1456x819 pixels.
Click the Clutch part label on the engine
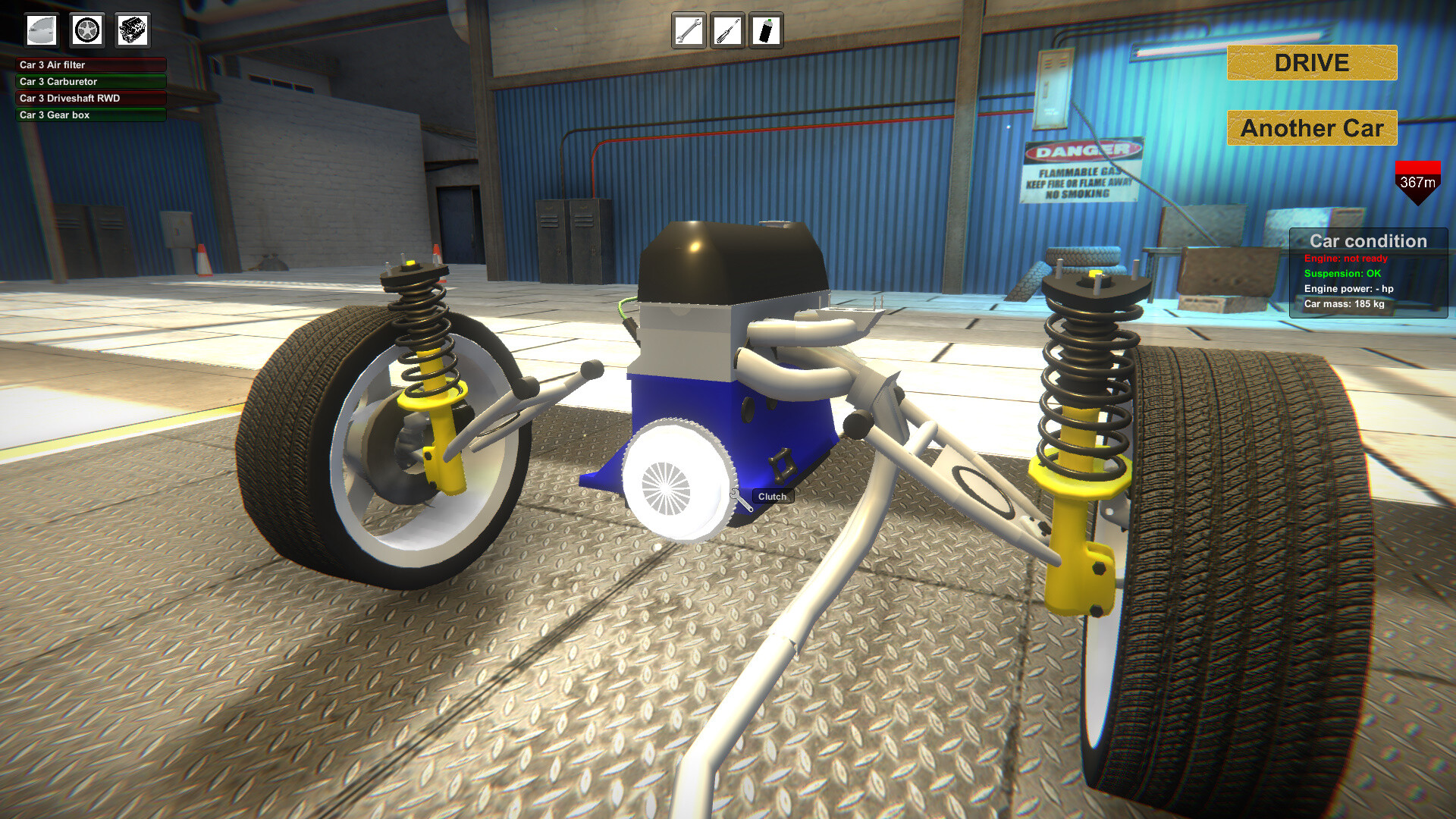point(771,496)
